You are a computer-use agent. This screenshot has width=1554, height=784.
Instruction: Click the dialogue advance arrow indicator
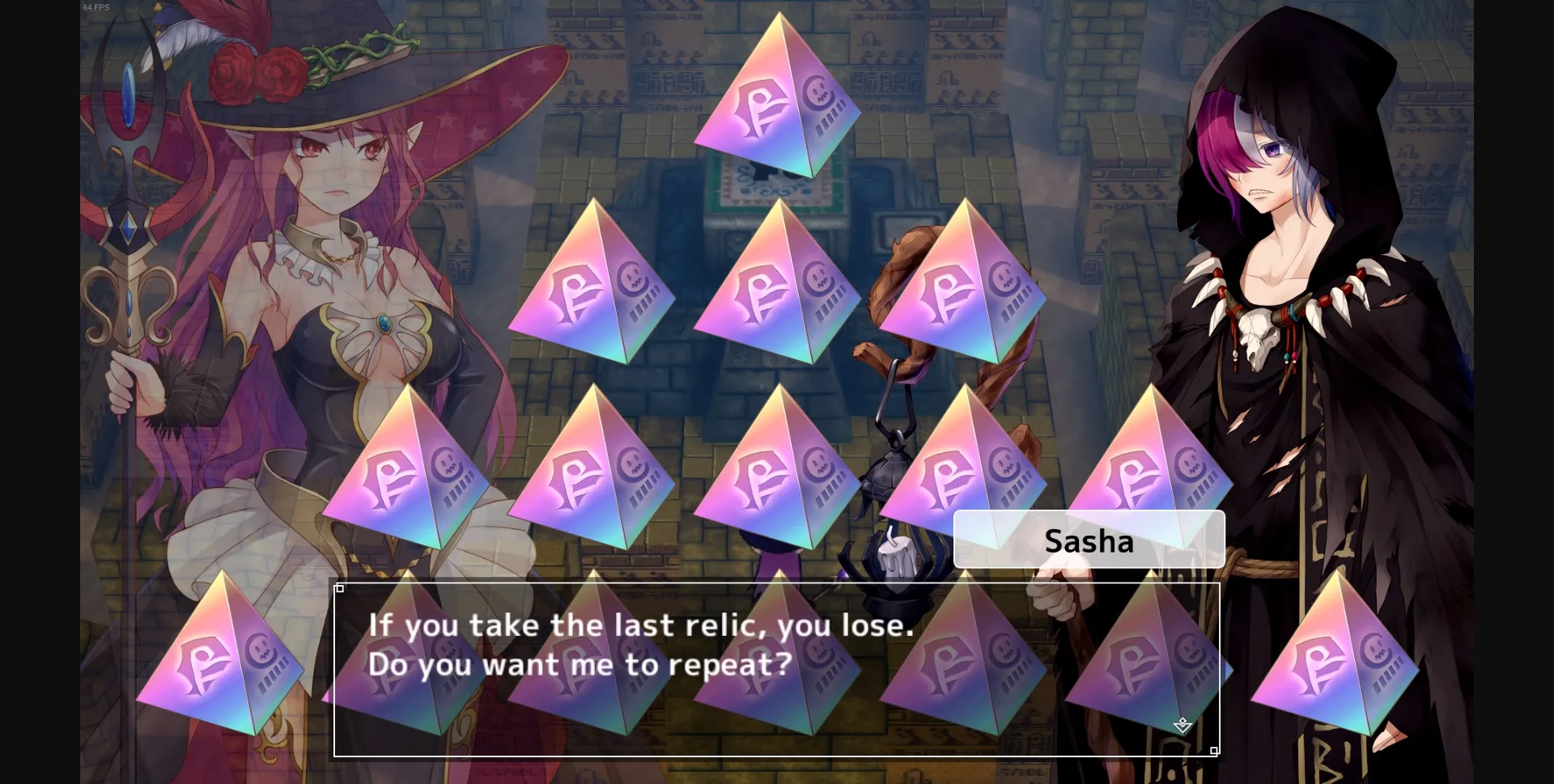(1182, 726)
